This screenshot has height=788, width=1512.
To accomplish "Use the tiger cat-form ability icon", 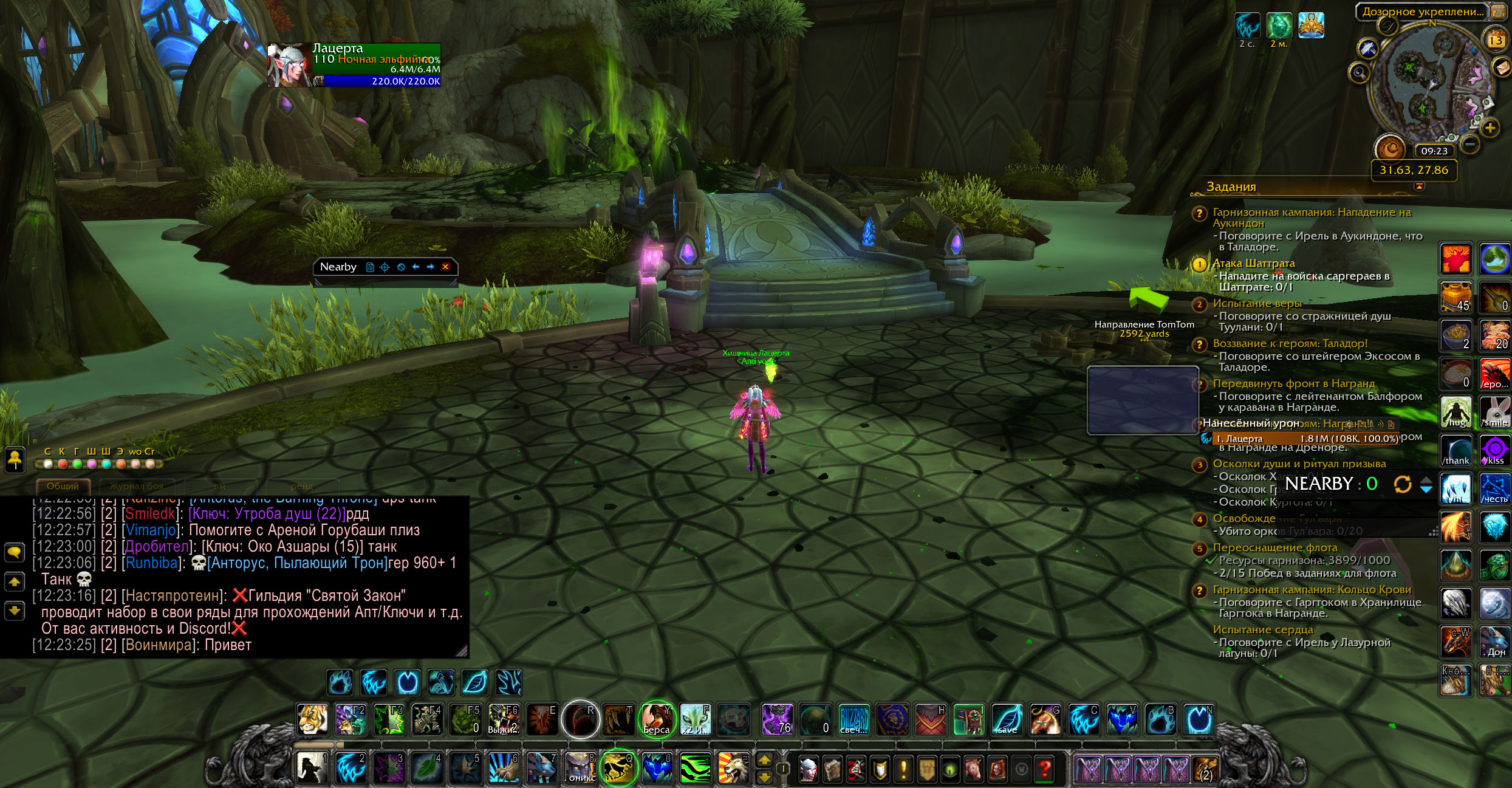I will (313, 720).
